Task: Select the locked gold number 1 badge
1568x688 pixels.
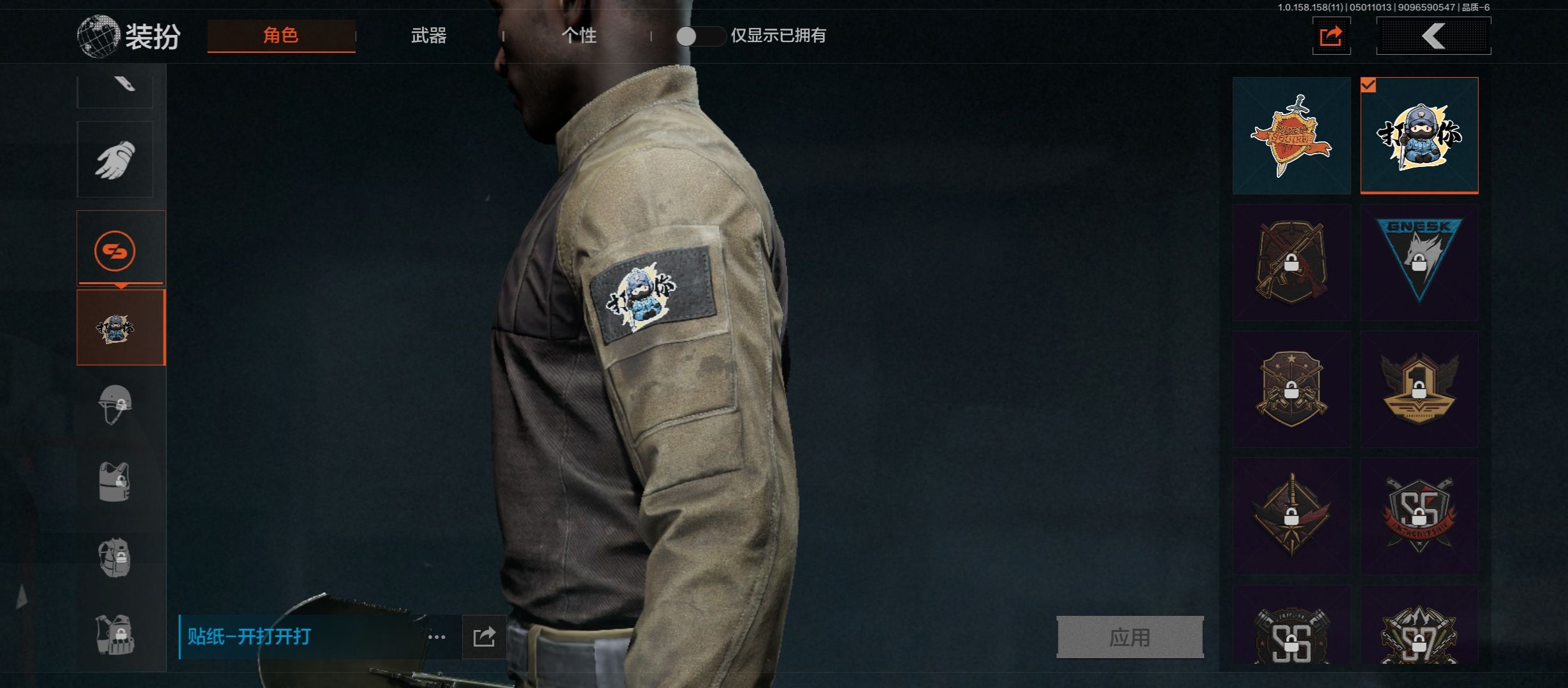Action: (1419, 389)
